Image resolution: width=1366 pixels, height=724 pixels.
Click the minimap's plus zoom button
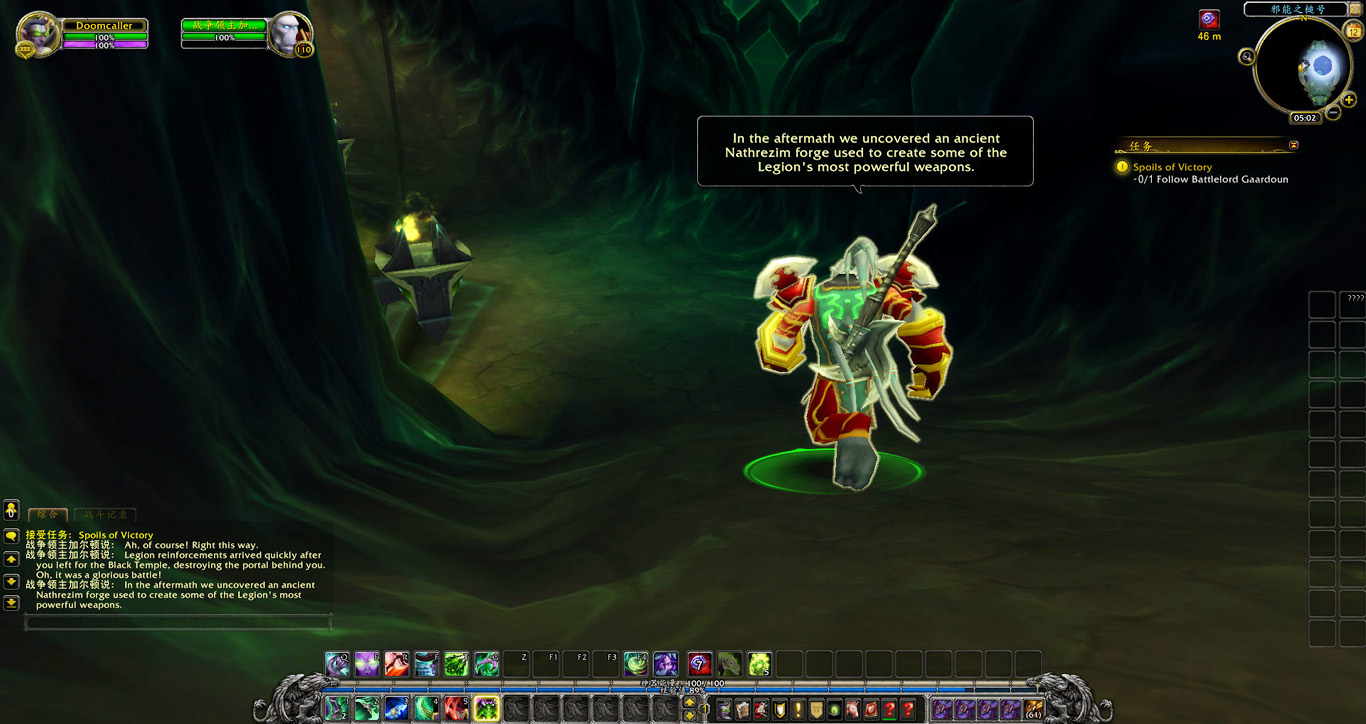point(1349,99)
